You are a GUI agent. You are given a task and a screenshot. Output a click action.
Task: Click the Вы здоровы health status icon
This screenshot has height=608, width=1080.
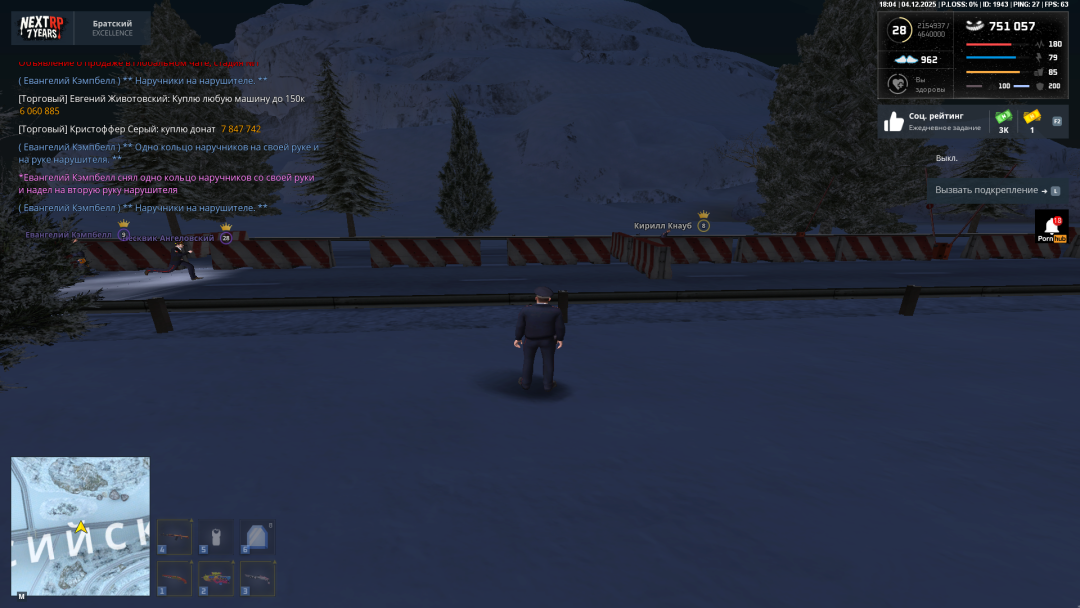[897, 84]
